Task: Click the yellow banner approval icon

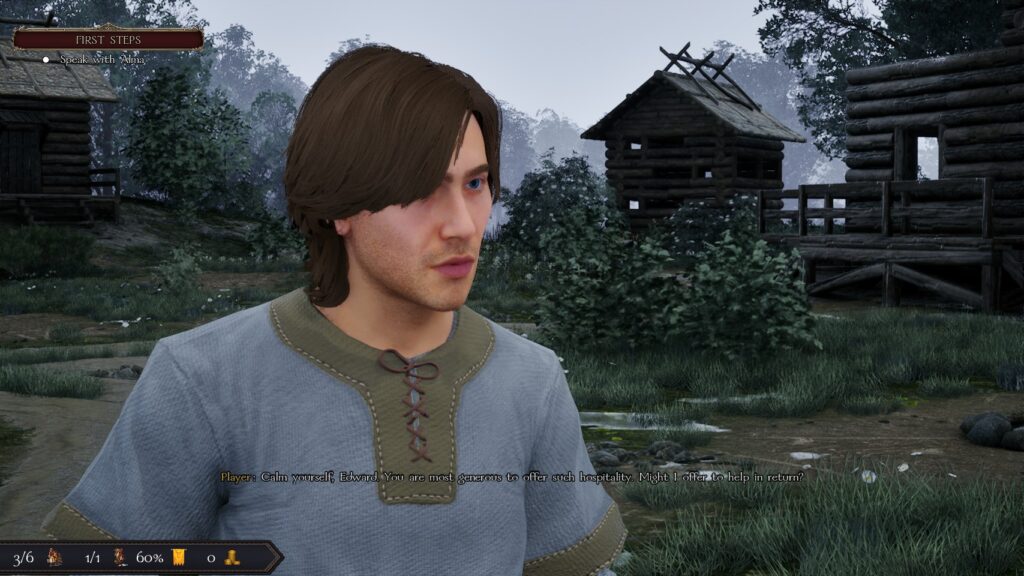Action: click(x=179, y=557)
